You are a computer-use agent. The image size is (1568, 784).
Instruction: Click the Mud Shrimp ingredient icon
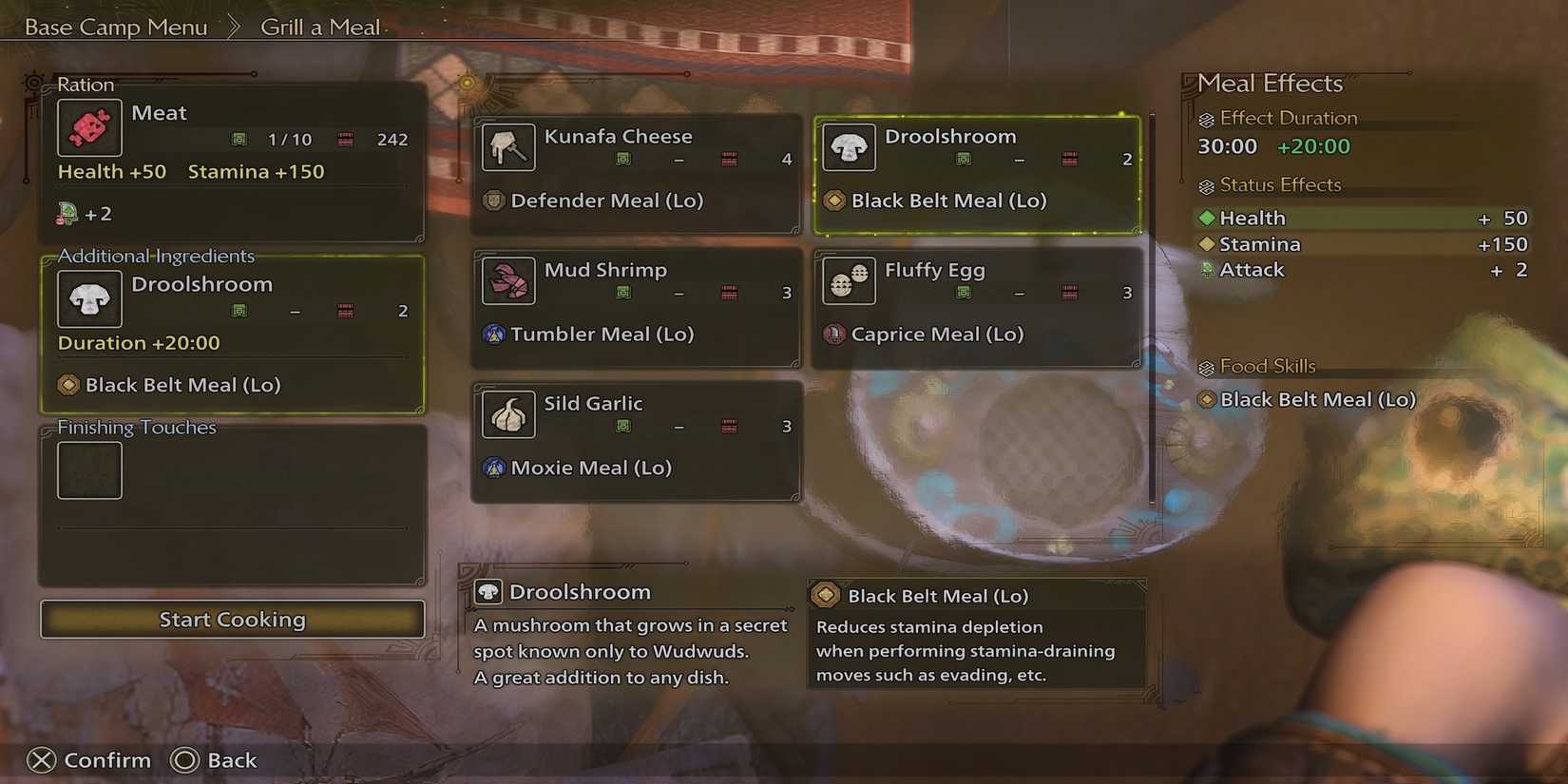(x=507, y=281)
